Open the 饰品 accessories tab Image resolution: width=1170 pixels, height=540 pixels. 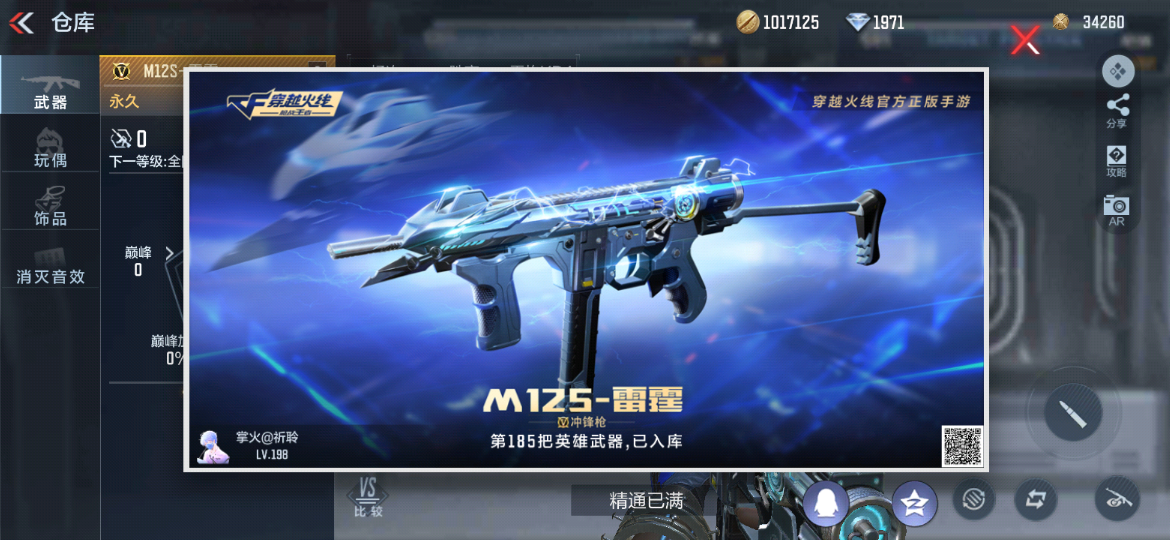[50, 204]
